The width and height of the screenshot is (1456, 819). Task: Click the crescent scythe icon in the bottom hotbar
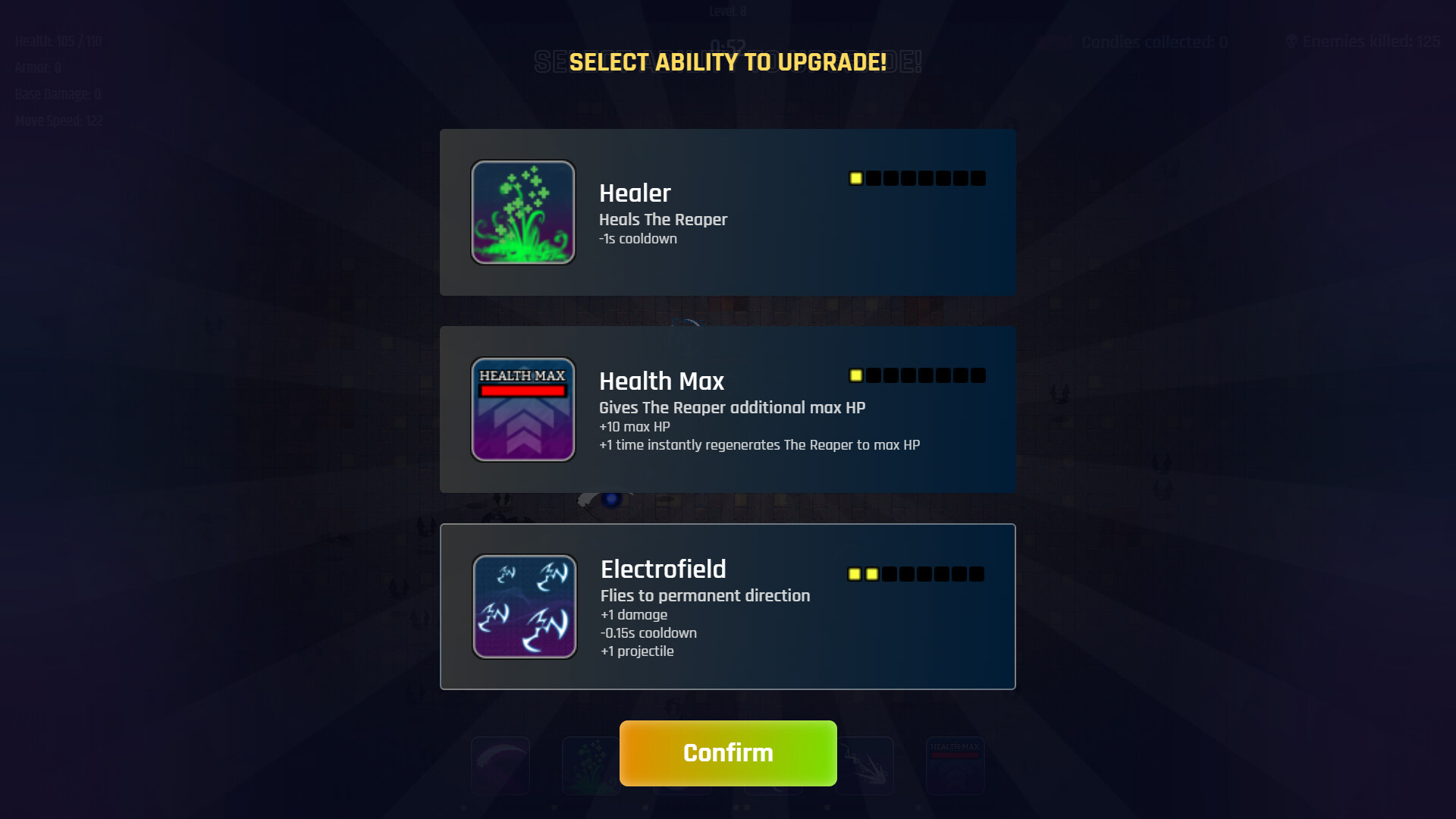click(500, 764)
